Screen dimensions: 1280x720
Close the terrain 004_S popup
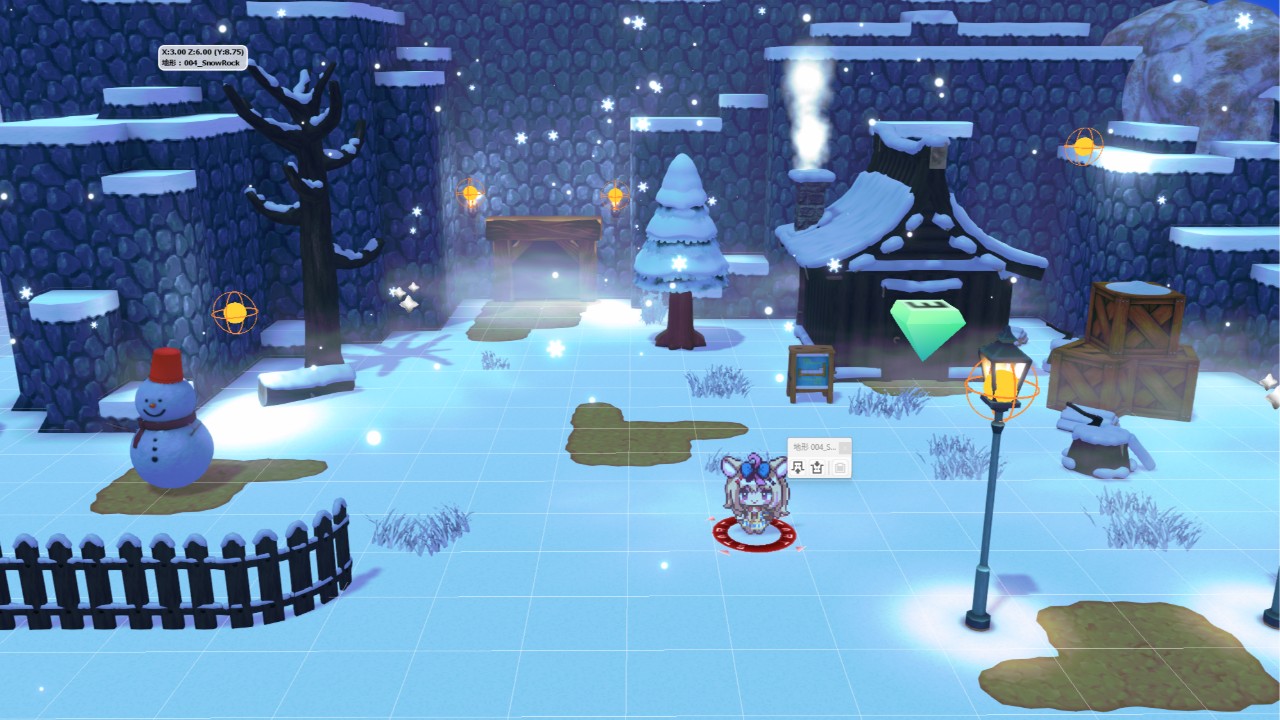pyautogui.click(x=844, y=447)
